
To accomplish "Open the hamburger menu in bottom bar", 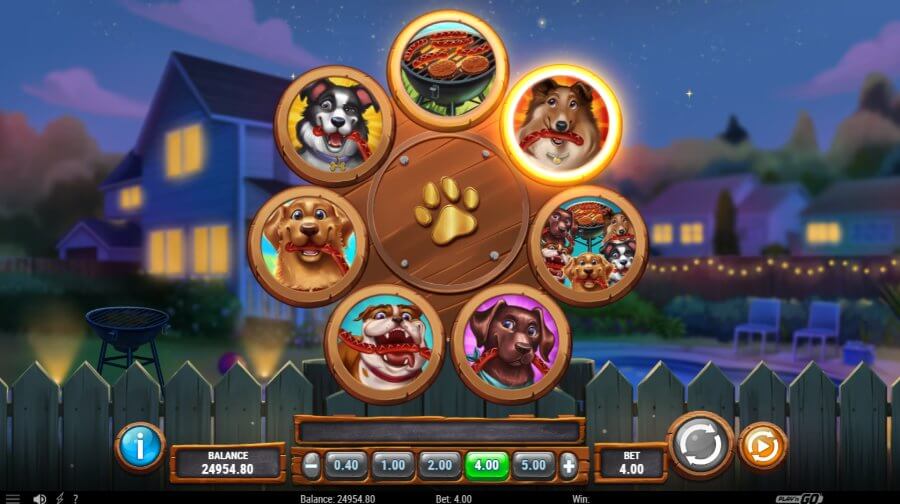I will tap(13, 498).
